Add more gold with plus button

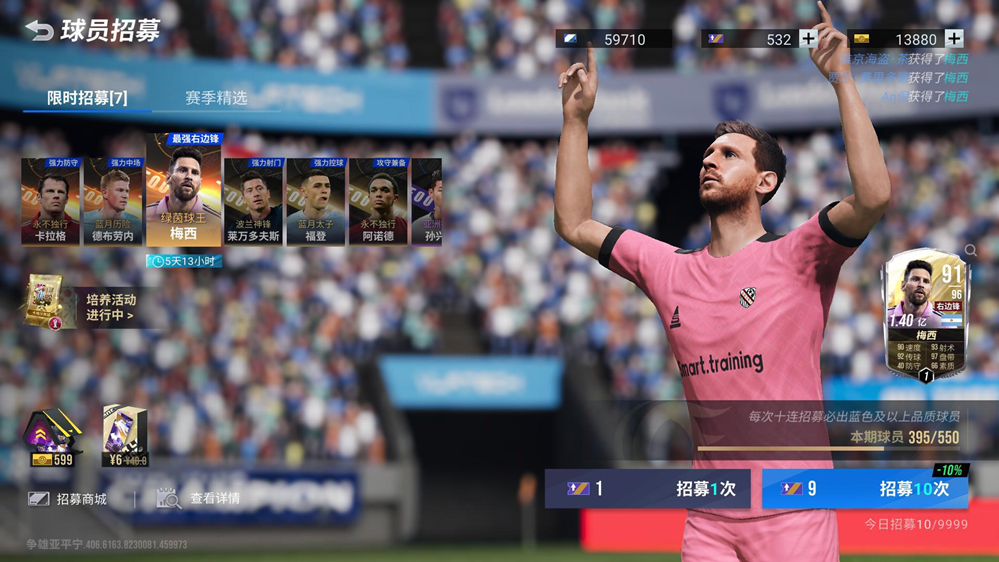tap(954, 39)
